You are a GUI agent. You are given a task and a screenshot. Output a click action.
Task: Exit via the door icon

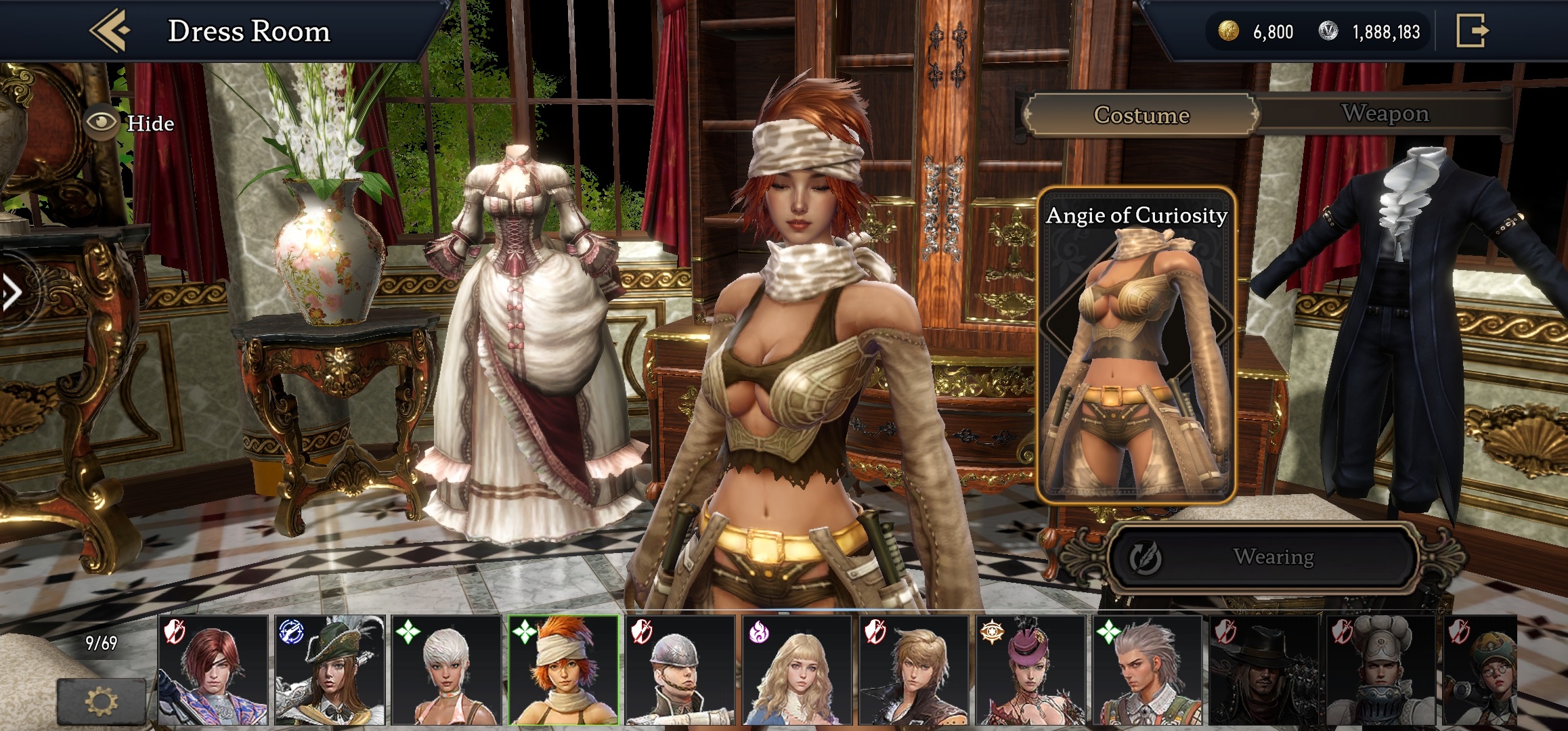click(1472, 30)
